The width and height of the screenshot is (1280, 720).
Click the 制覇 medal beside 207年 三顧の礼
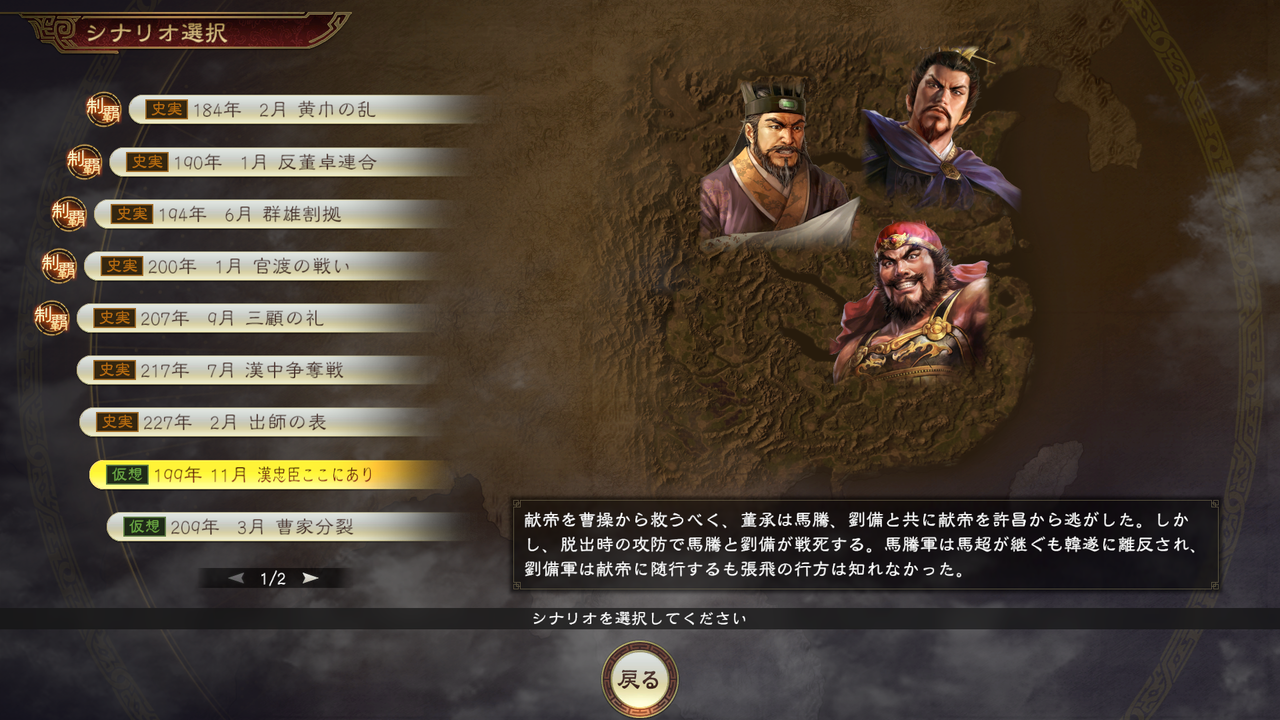(51, 319)
